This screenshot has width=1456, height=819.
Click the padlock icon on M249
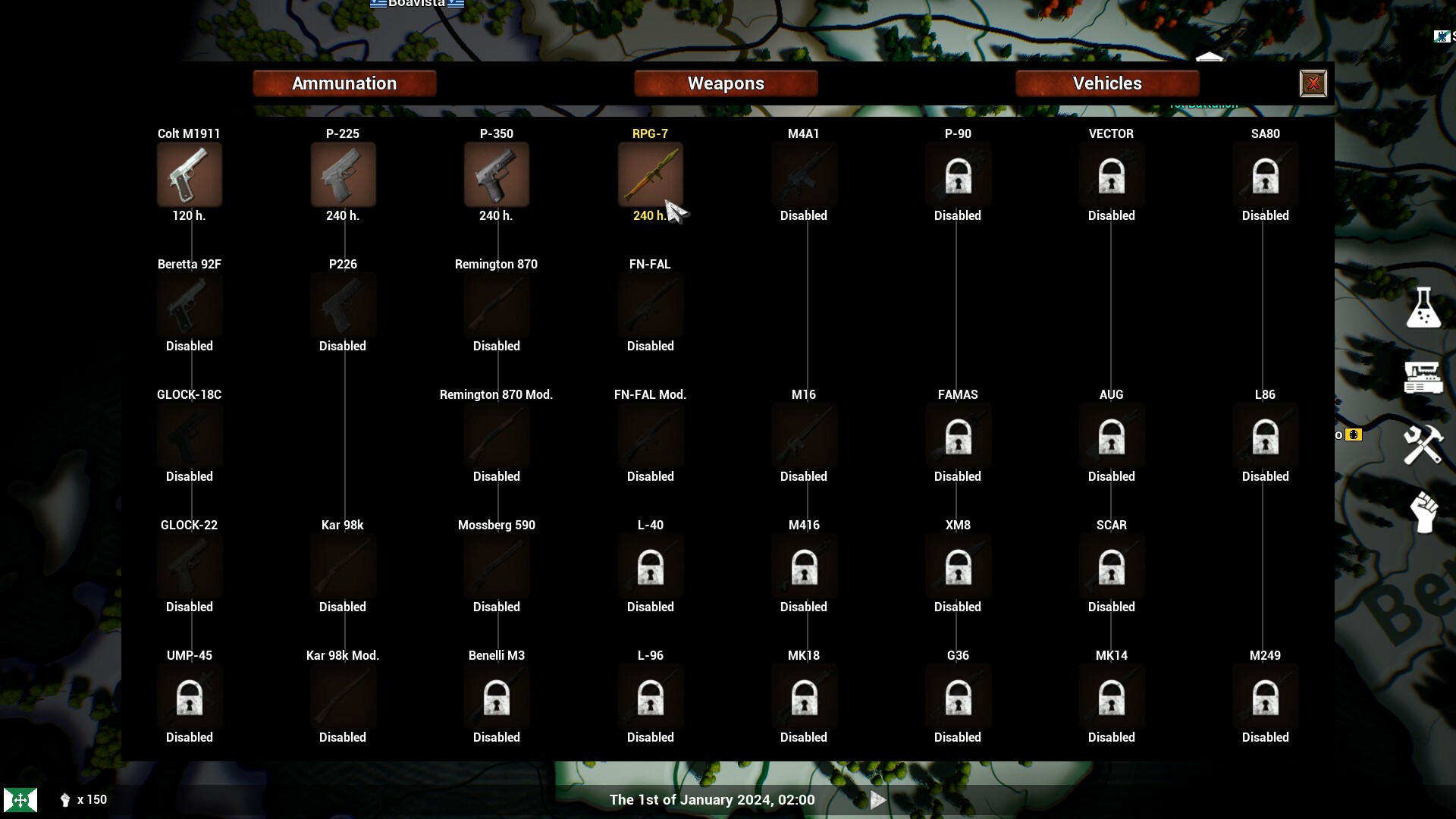(1265, 696)
